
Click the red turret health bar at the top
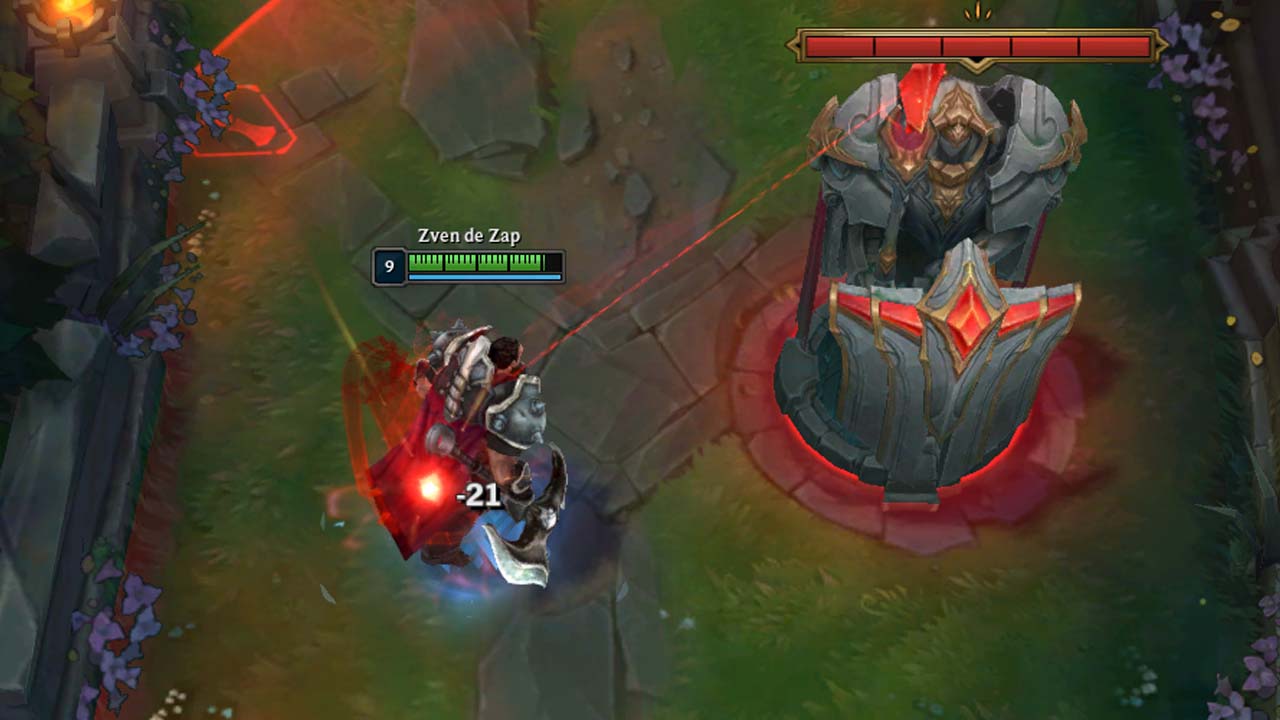pos(980,45)
